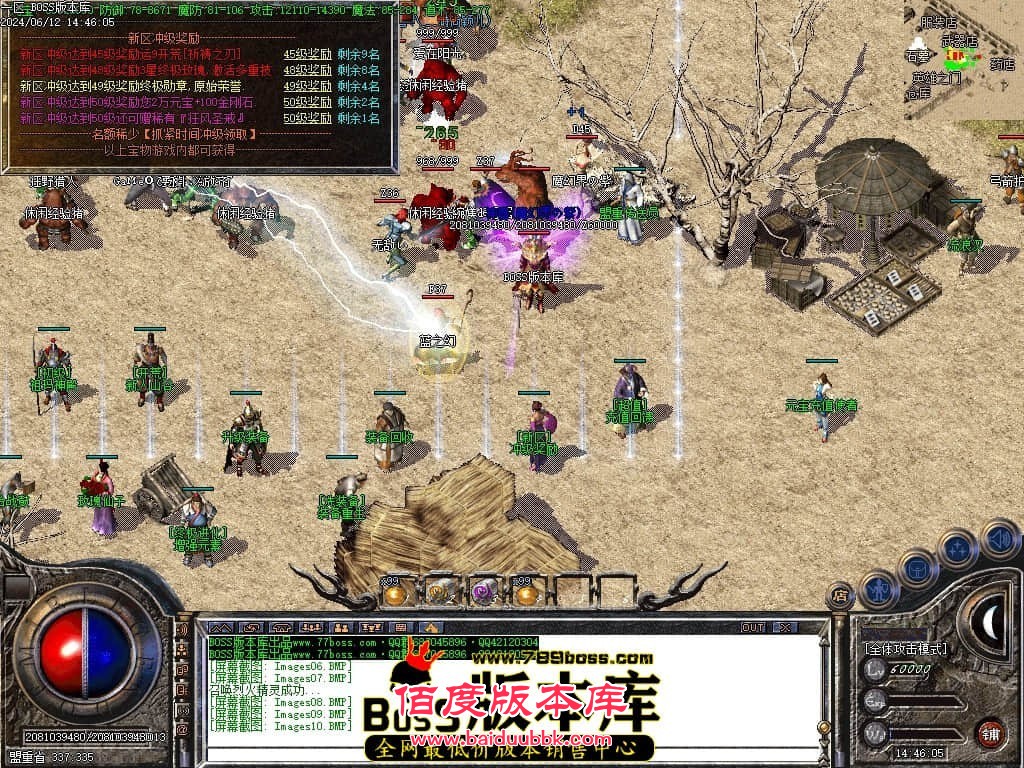The width and height of the screenshot is (1024, 768).
Task: Claim the 48级奖励 level reward link
Action: 307,70
